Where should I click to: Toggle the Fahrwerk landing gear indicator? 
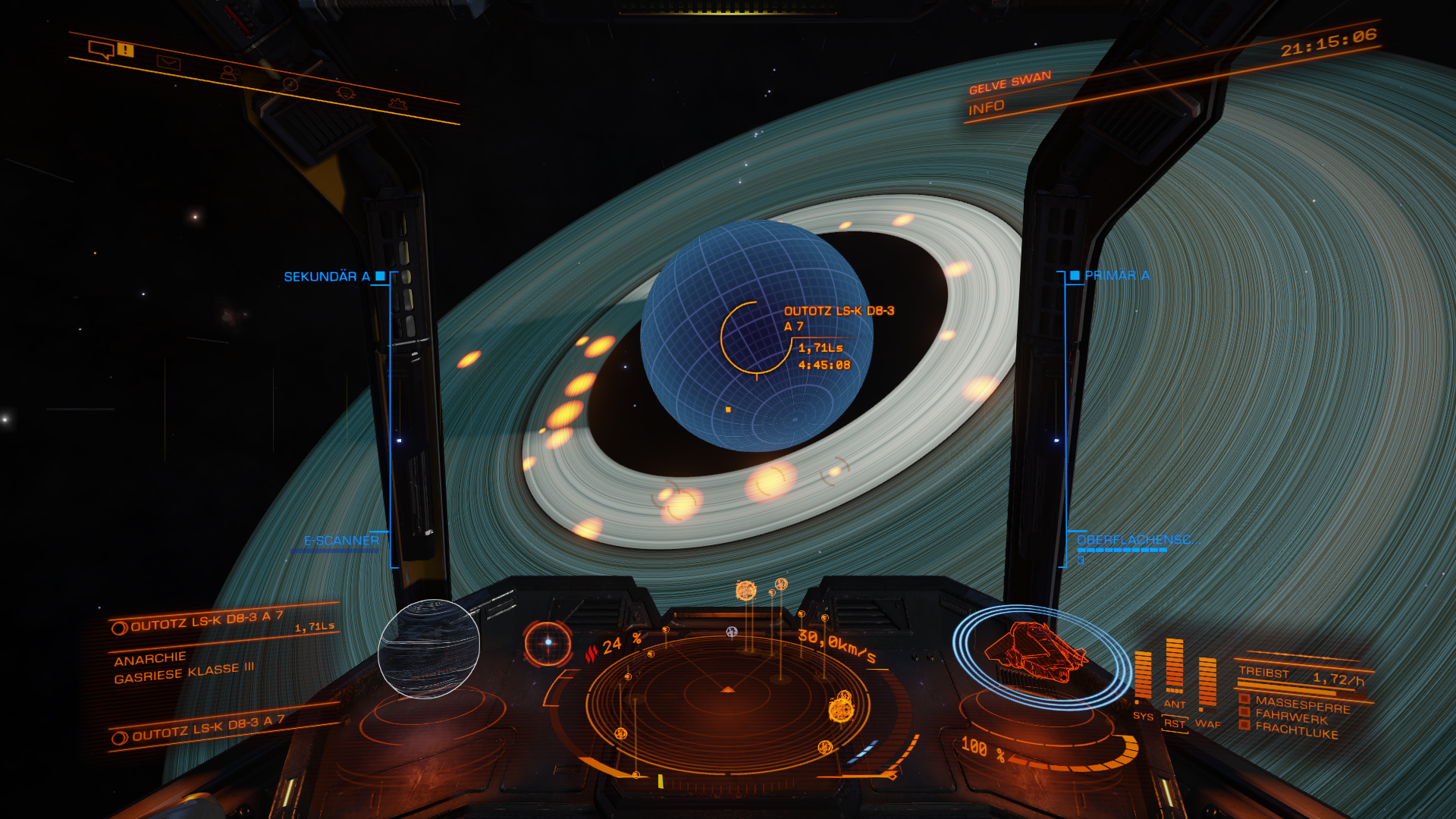[1291, 717]
